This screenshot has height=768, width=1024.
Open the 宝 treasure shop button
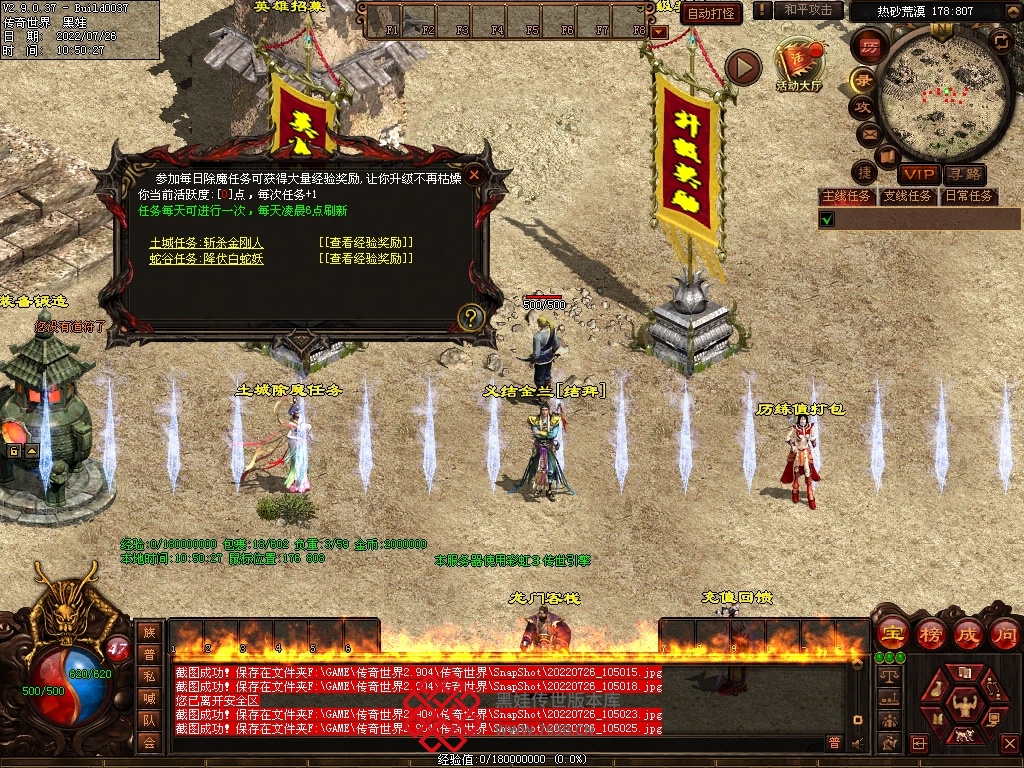tap(891, 633)
